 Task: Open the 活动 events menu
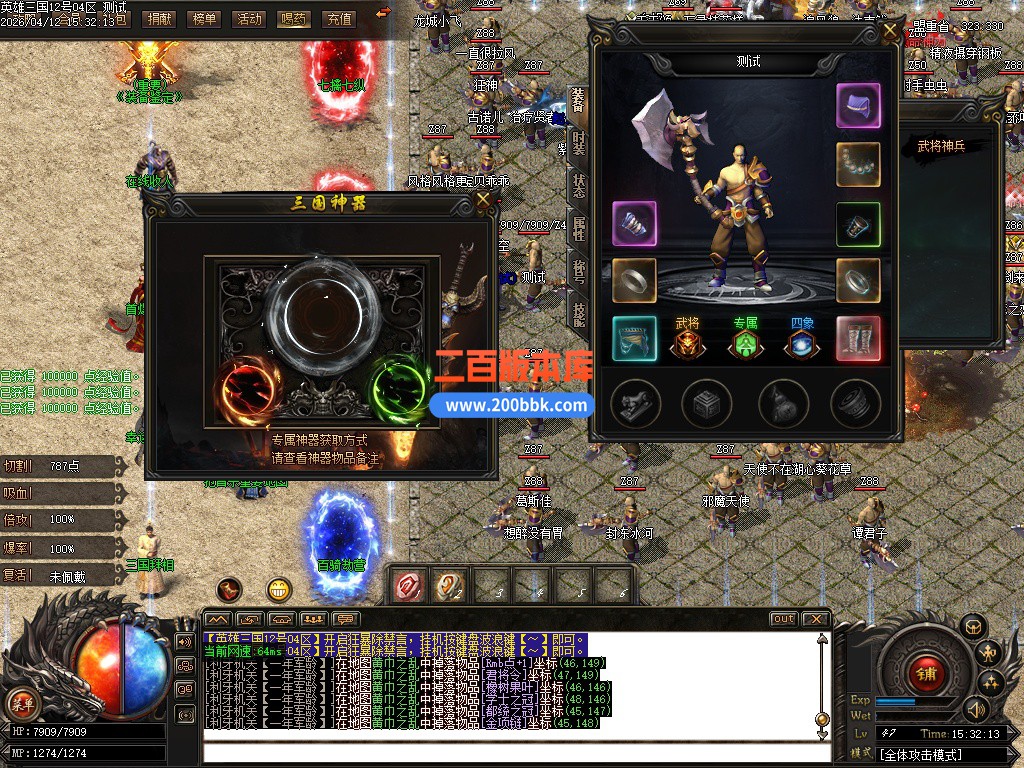click(x=249, y=18)
